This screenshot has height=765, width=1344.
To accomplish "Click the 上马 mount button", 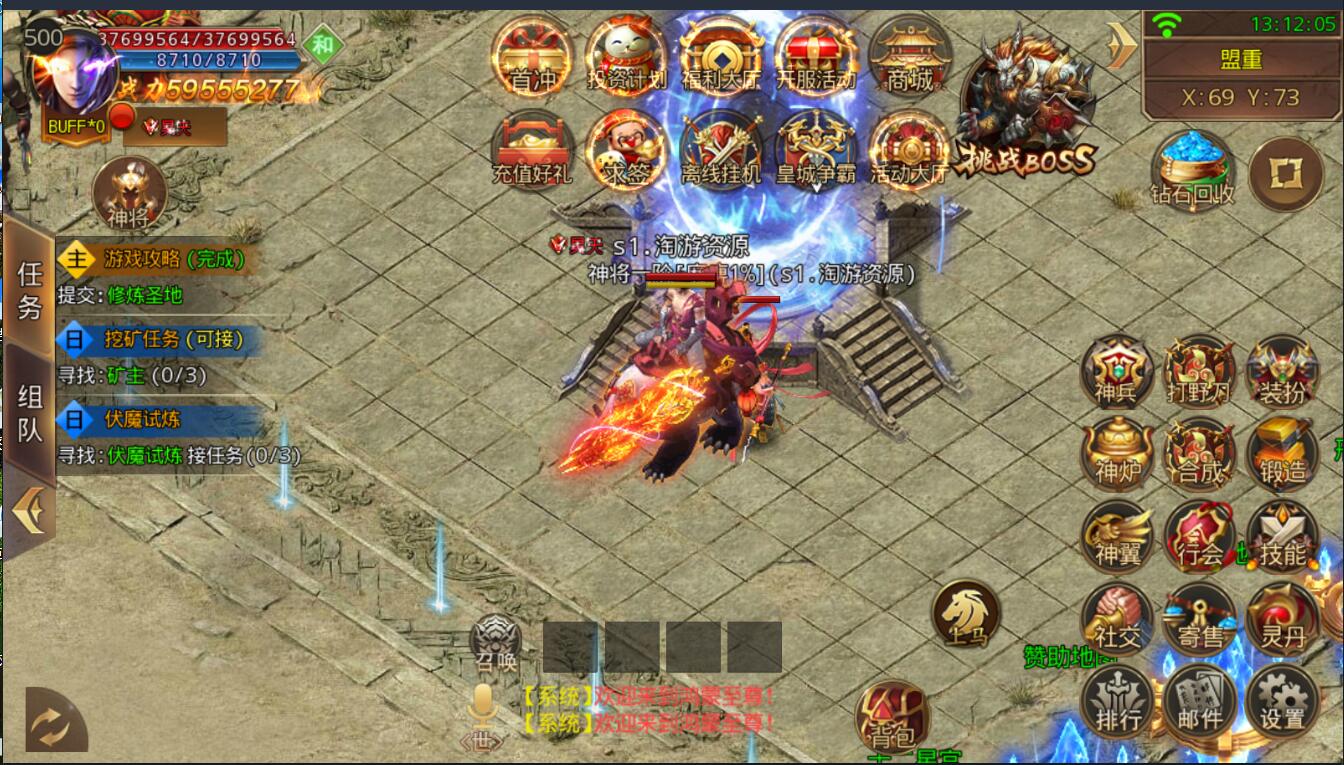I will [966, 612].
